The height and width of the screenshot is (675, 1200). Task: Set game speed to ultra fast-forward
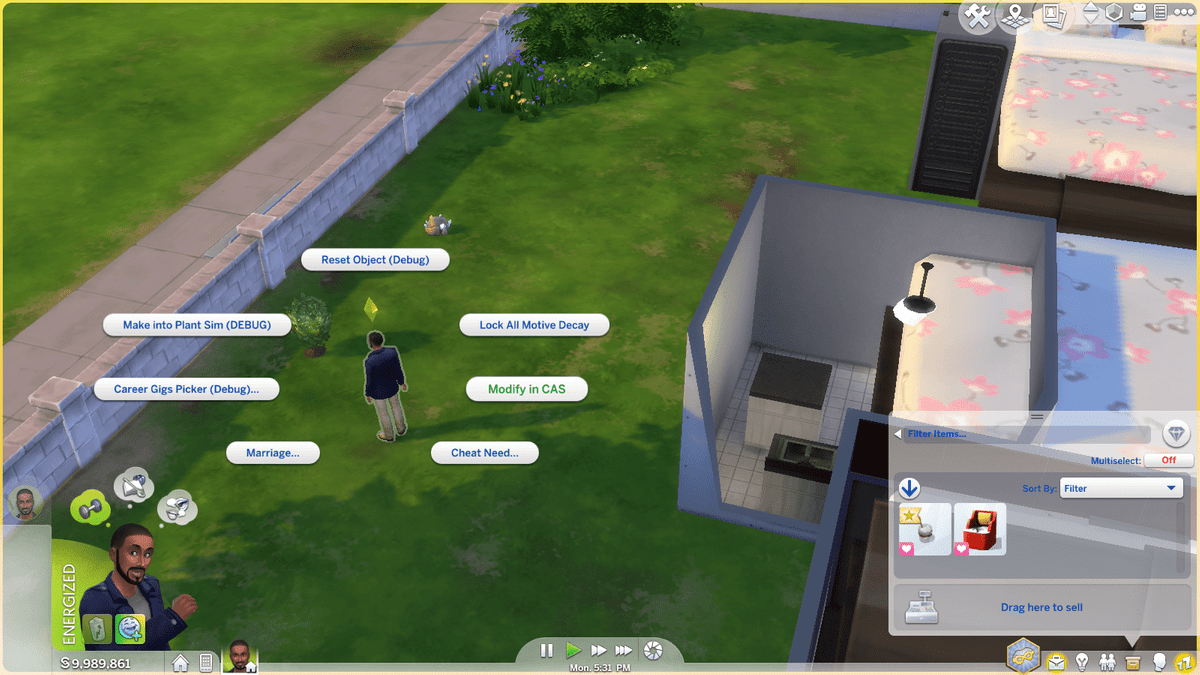623,650
